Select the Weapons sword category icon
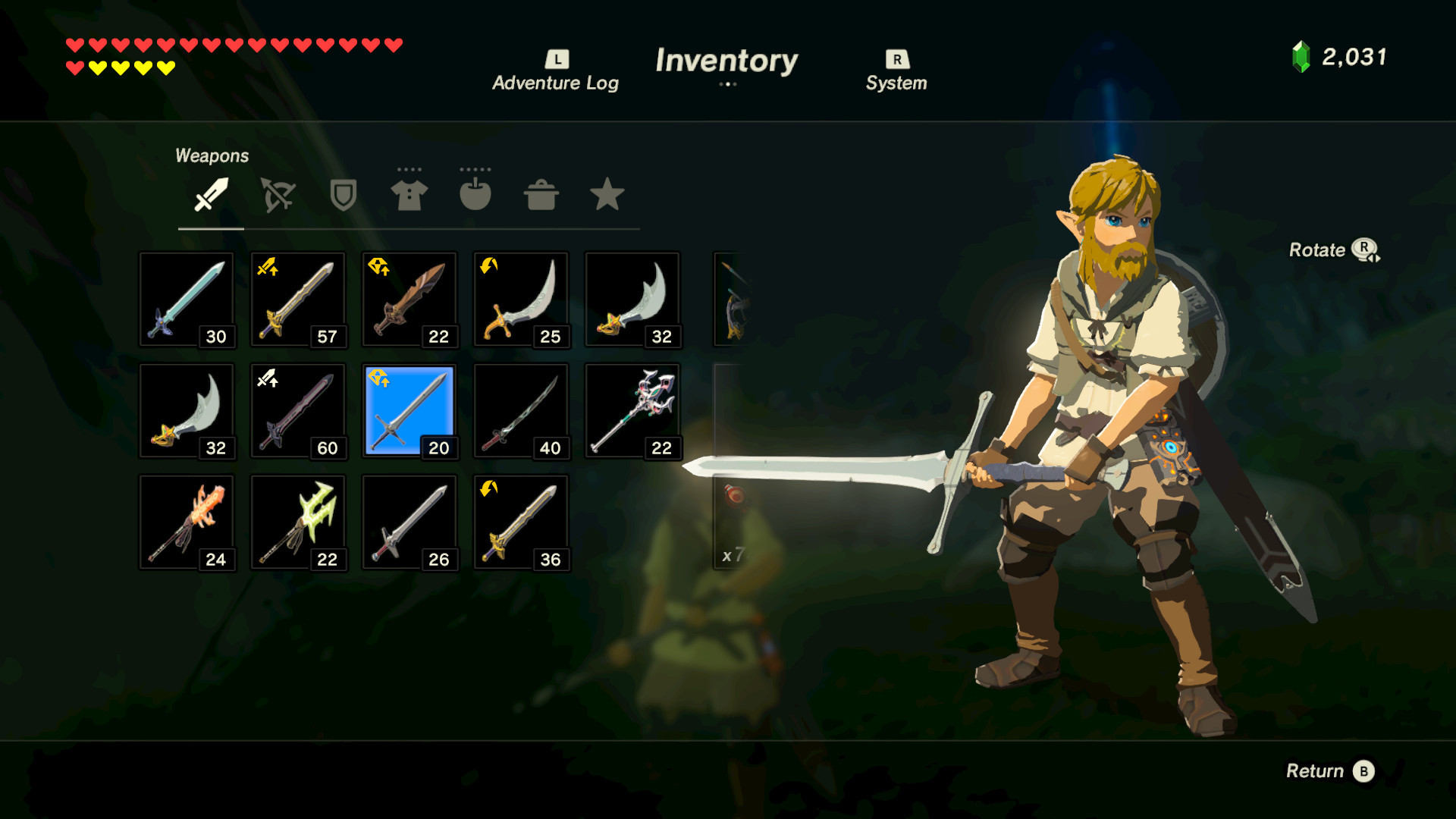Image resolution: width=1456 pixels, height=819 pixels. coord(210,195)
